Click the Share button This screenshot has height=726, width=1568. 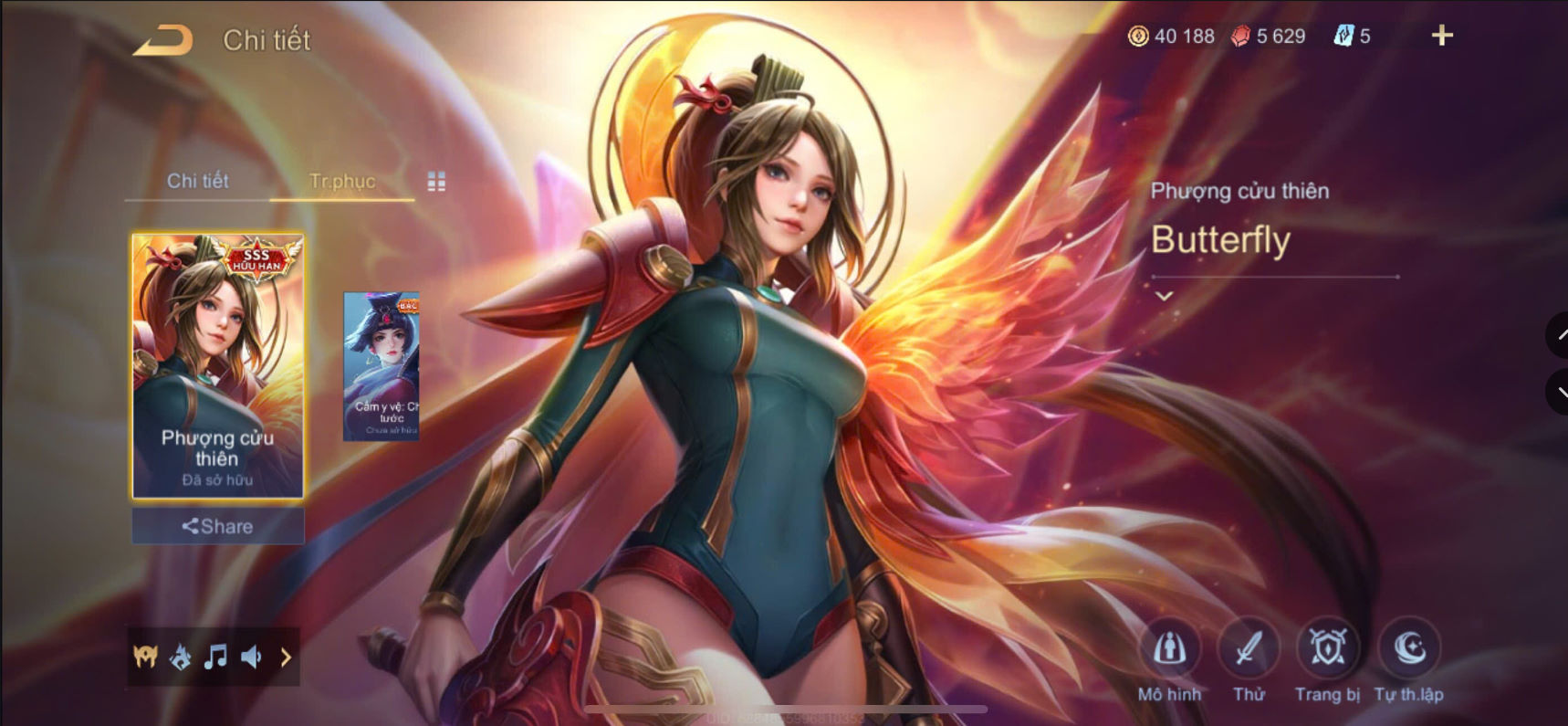pyautogui.click(x=216, y=526)
